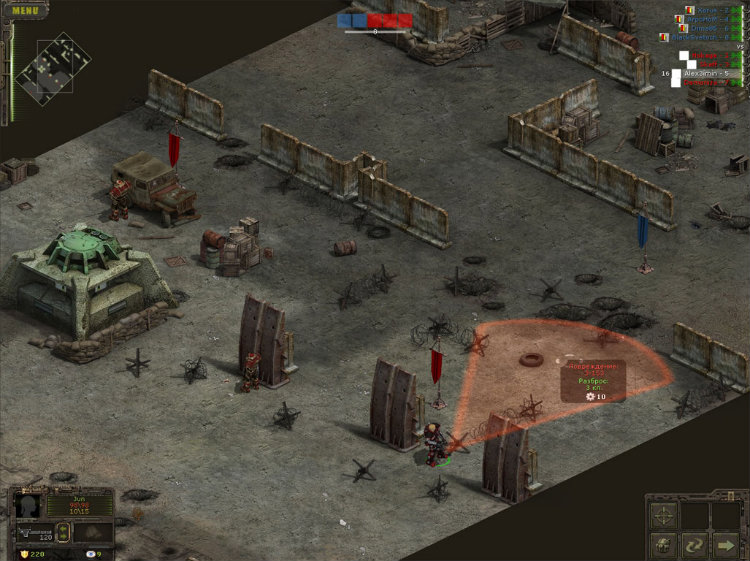Click the right arrow end turn button
This screenshot has width=750, height=561.
[724, 546]
